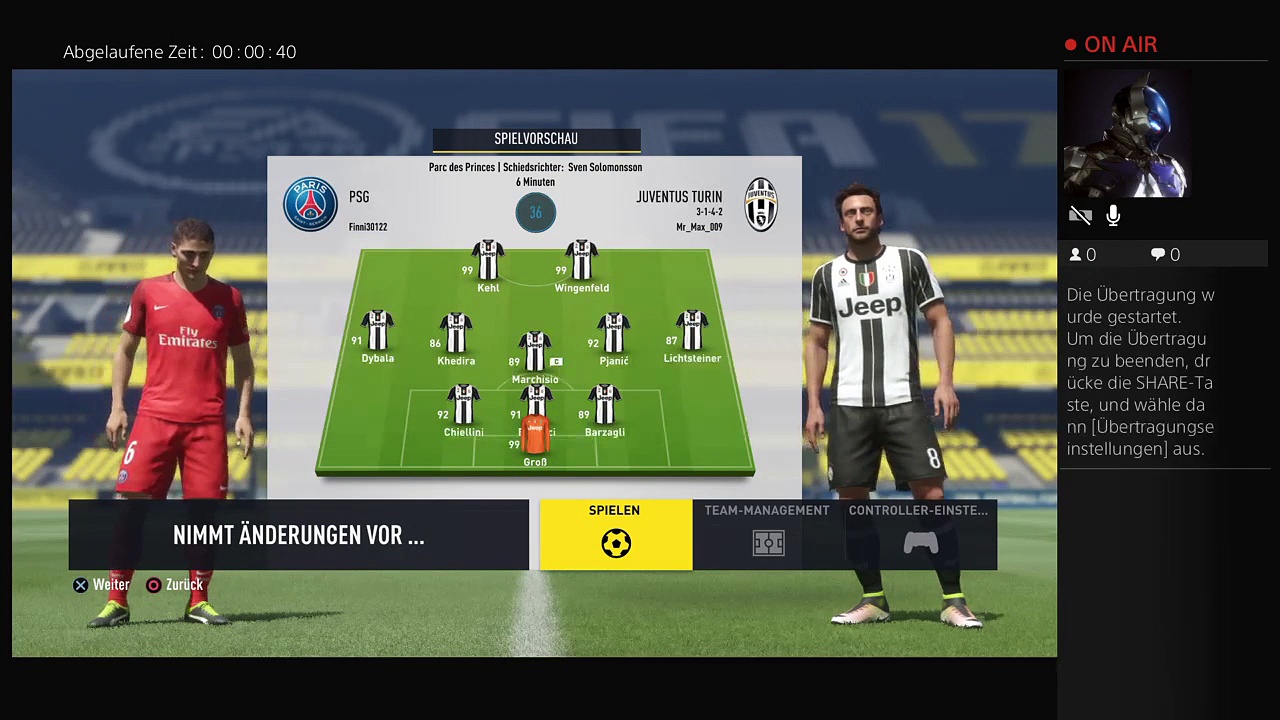This screenshot has width=1280, height=720.
Task: Choose Pjanić in midfield
Action: tap(613, 334)
